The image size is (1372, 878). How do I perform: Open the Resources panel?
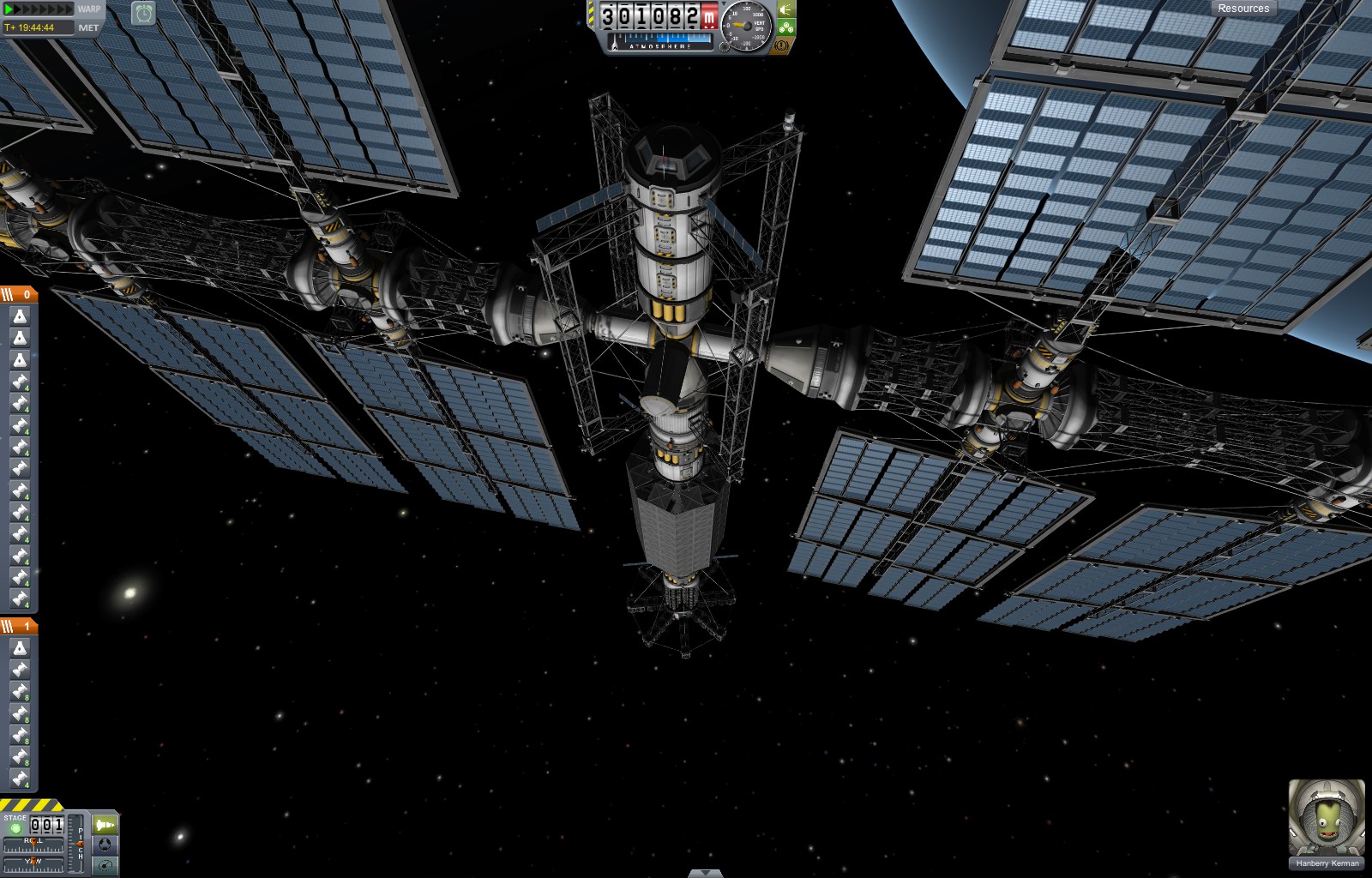tap(1243, 9)
